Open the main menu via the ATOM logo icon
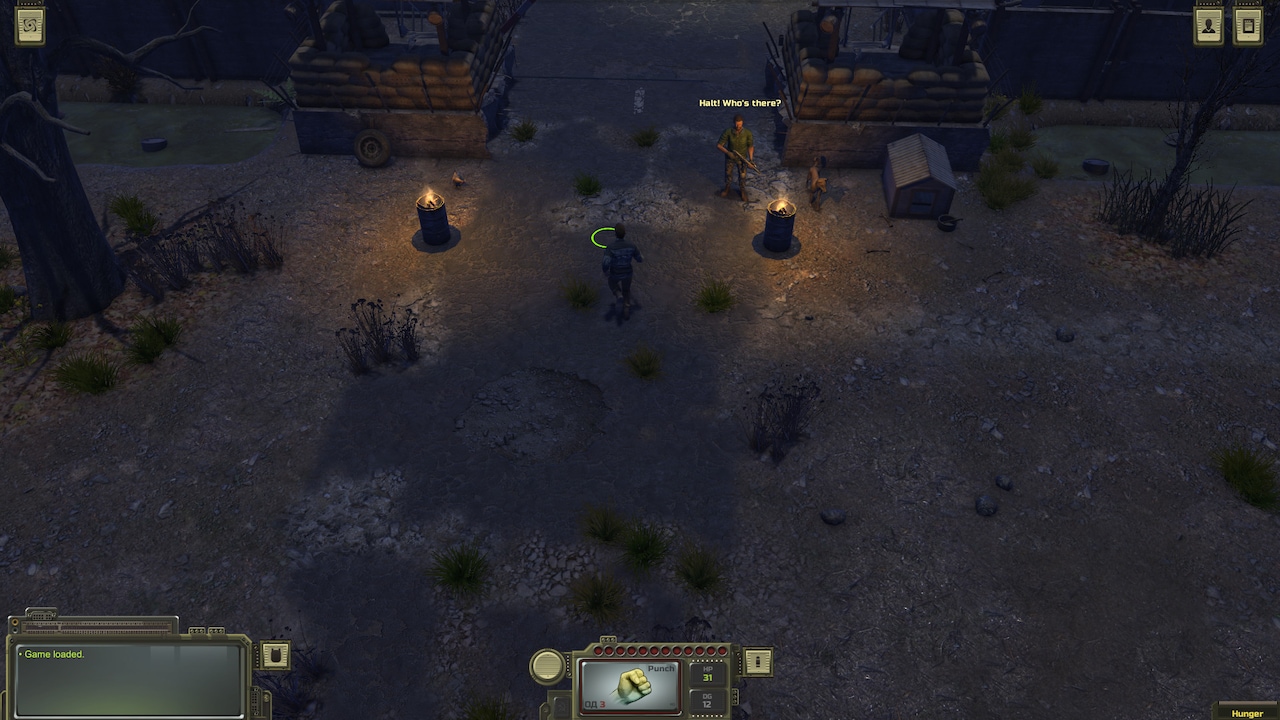Image resolution: width=1280 pixels, height=720 pixels. pos(29,25)
